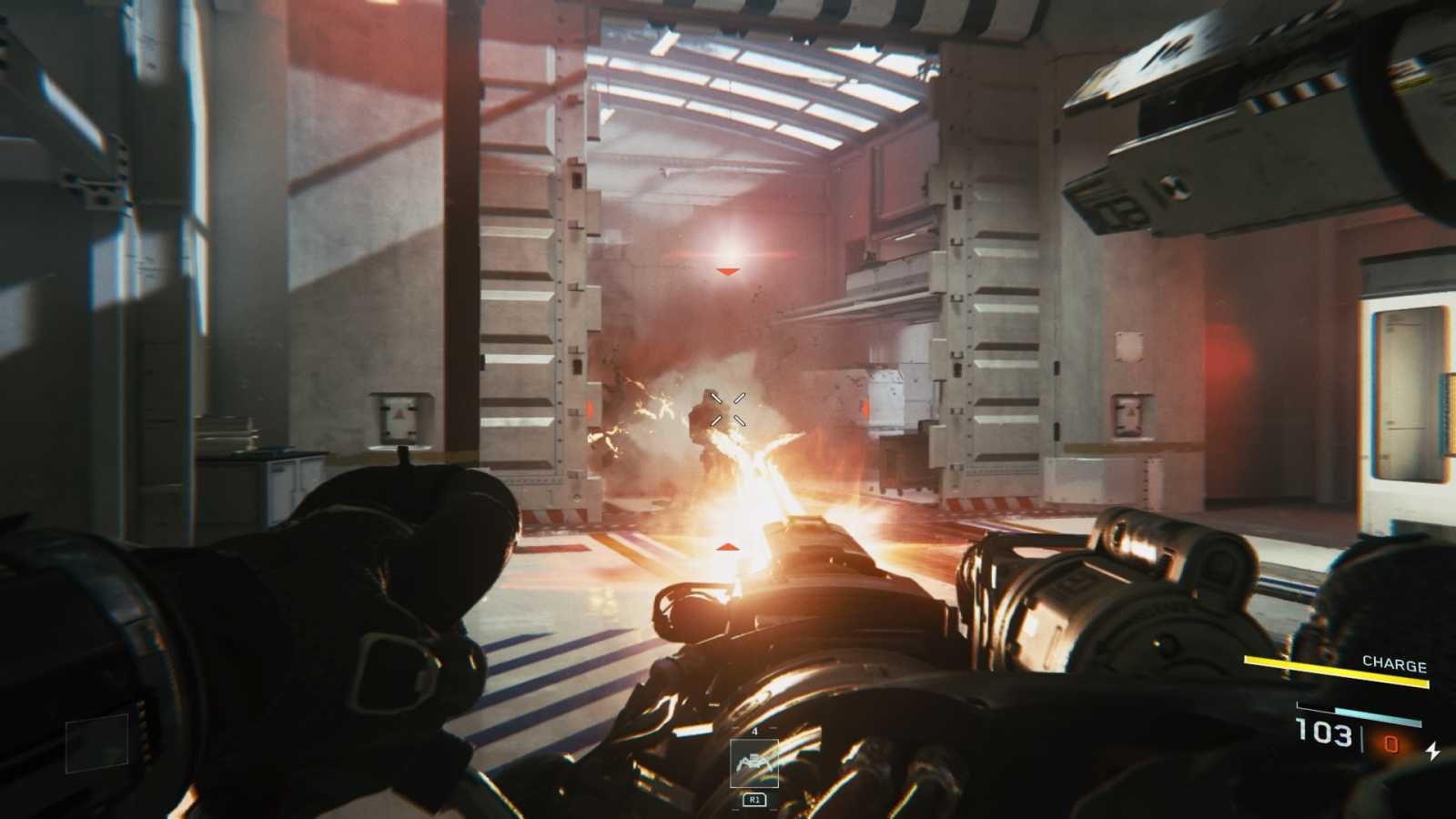Click the vertical divider between ammo counters
The height and width of the screenshot is (819, 1456).
click(1362, 737)
